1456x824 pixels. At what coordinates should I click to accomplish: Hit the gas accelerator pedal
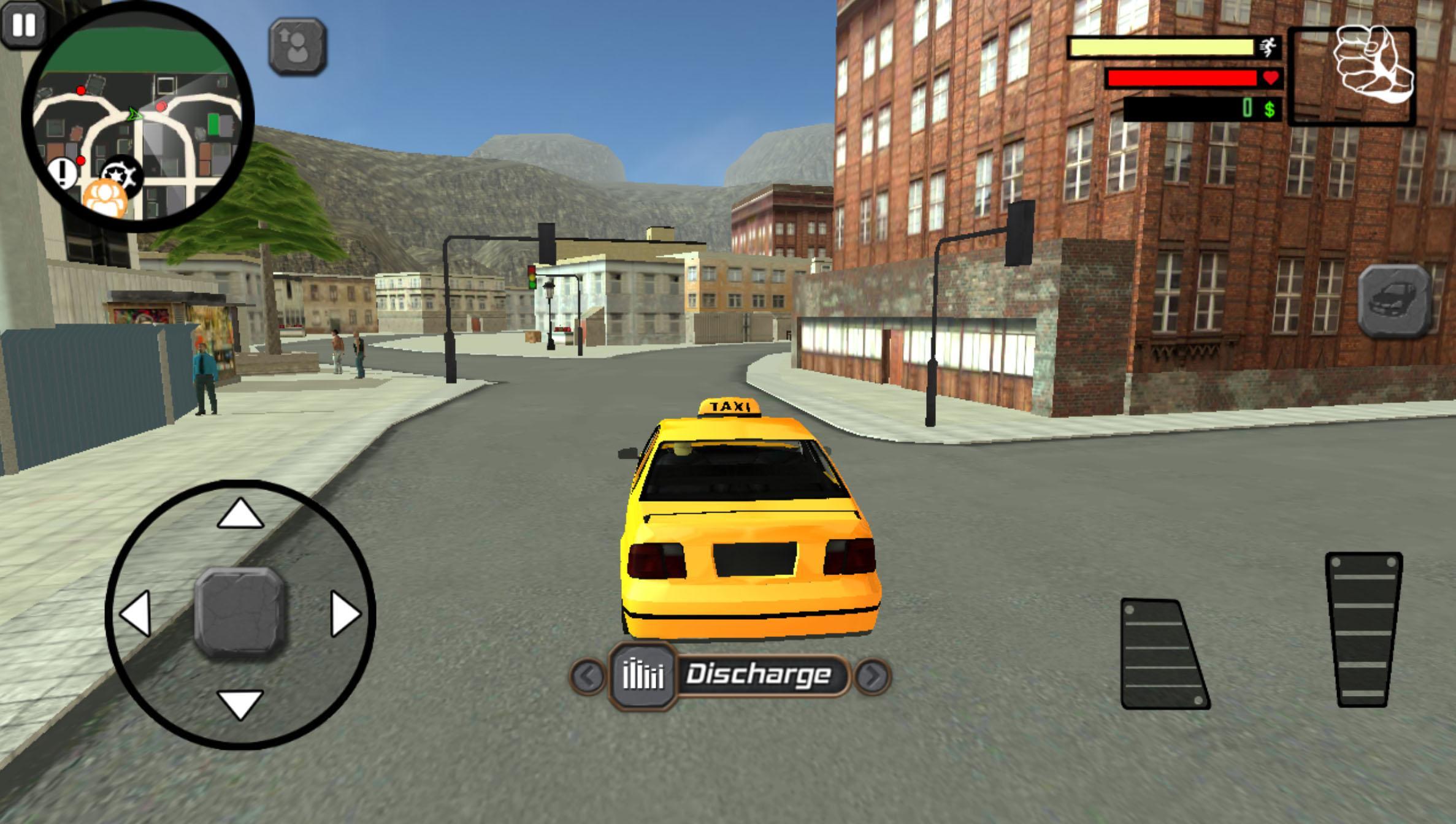[x=1363, y=630]
